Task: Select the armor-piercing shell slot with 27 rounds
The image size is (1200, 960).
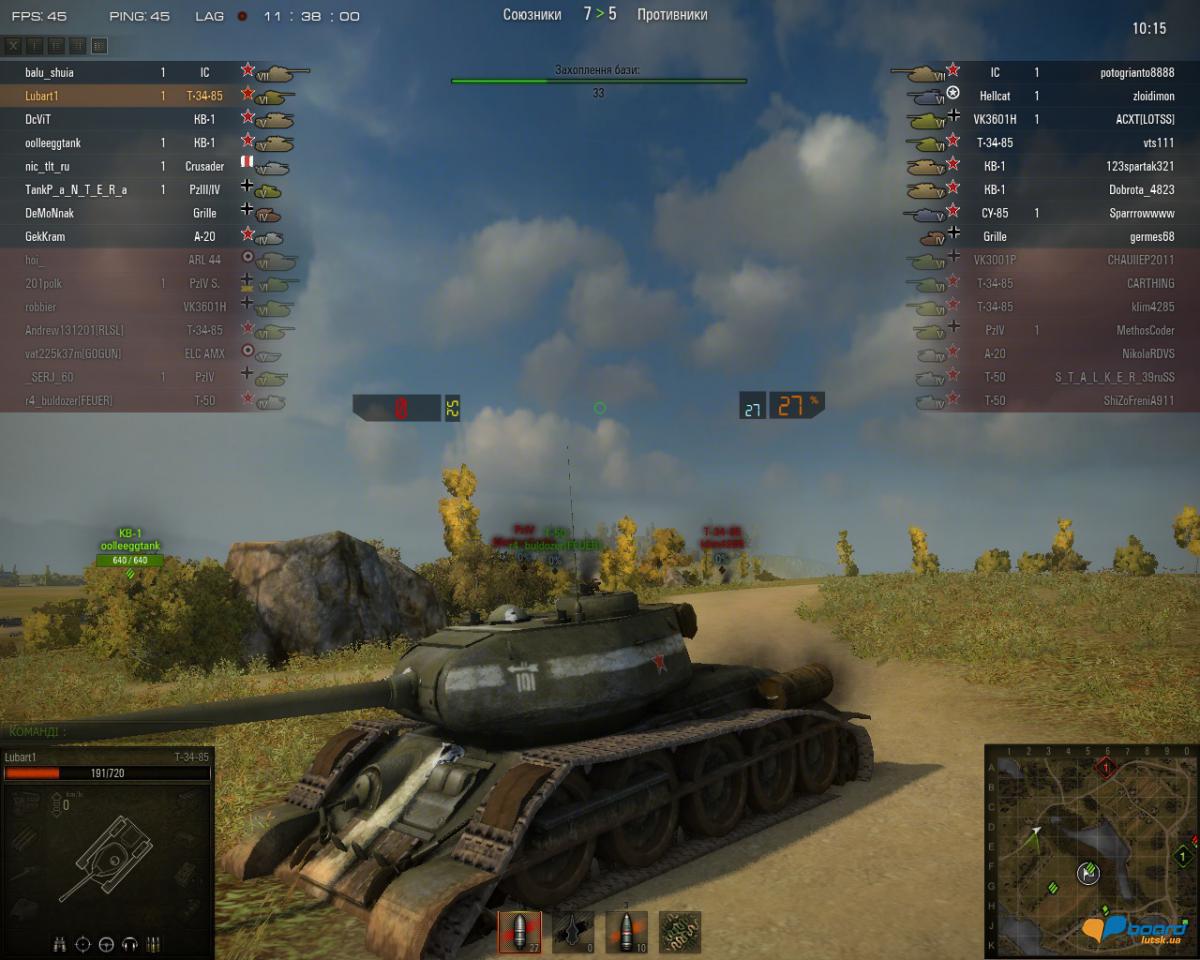Action: 519,932
